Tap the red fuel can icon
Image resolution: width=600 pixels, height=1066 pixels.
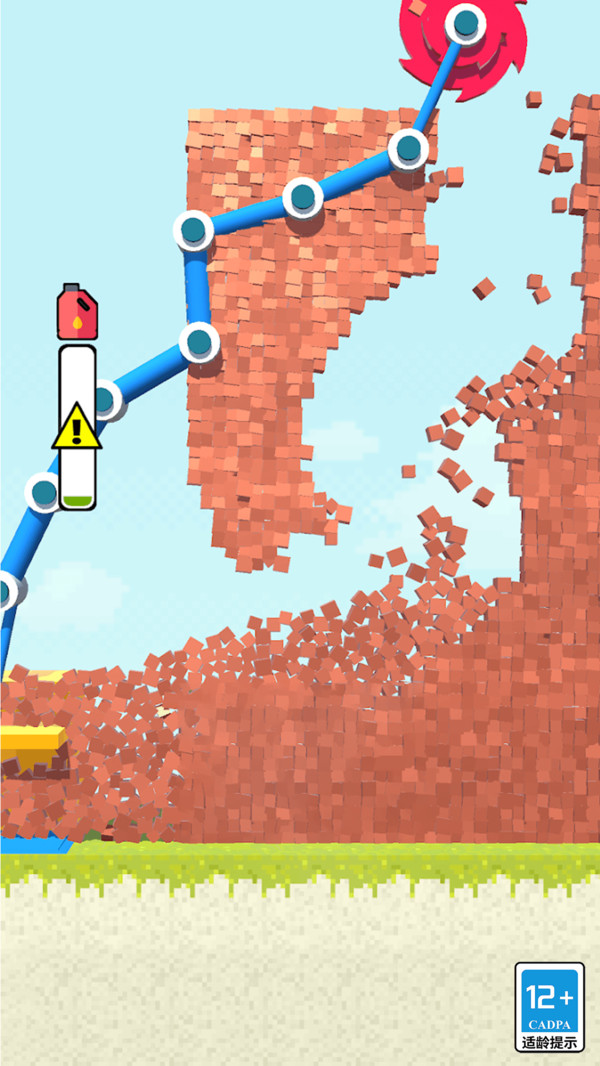tap(77, 311)
